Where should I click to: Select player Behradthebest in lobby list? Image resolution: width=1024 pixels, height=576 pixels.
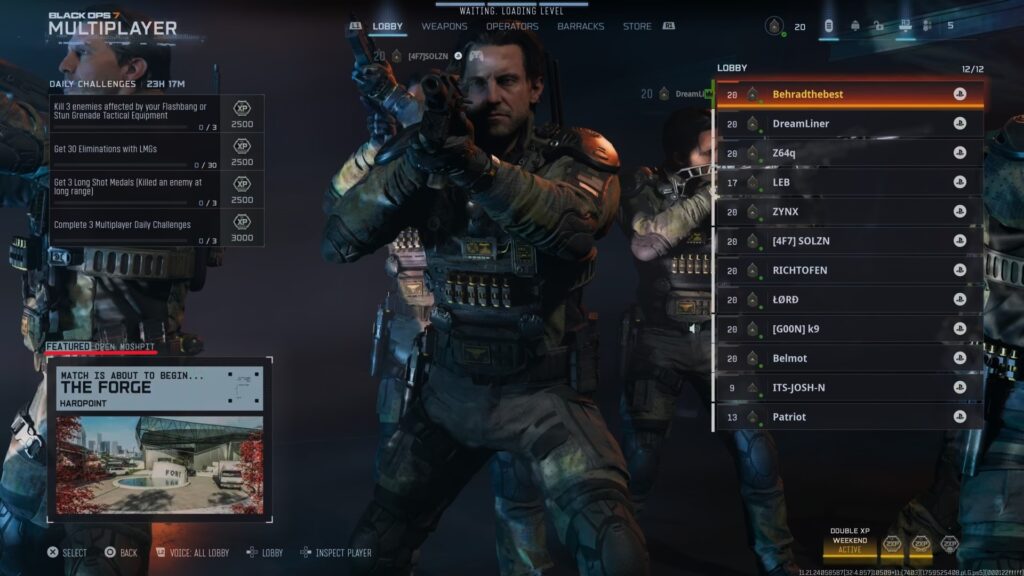[x=849, y=94]
